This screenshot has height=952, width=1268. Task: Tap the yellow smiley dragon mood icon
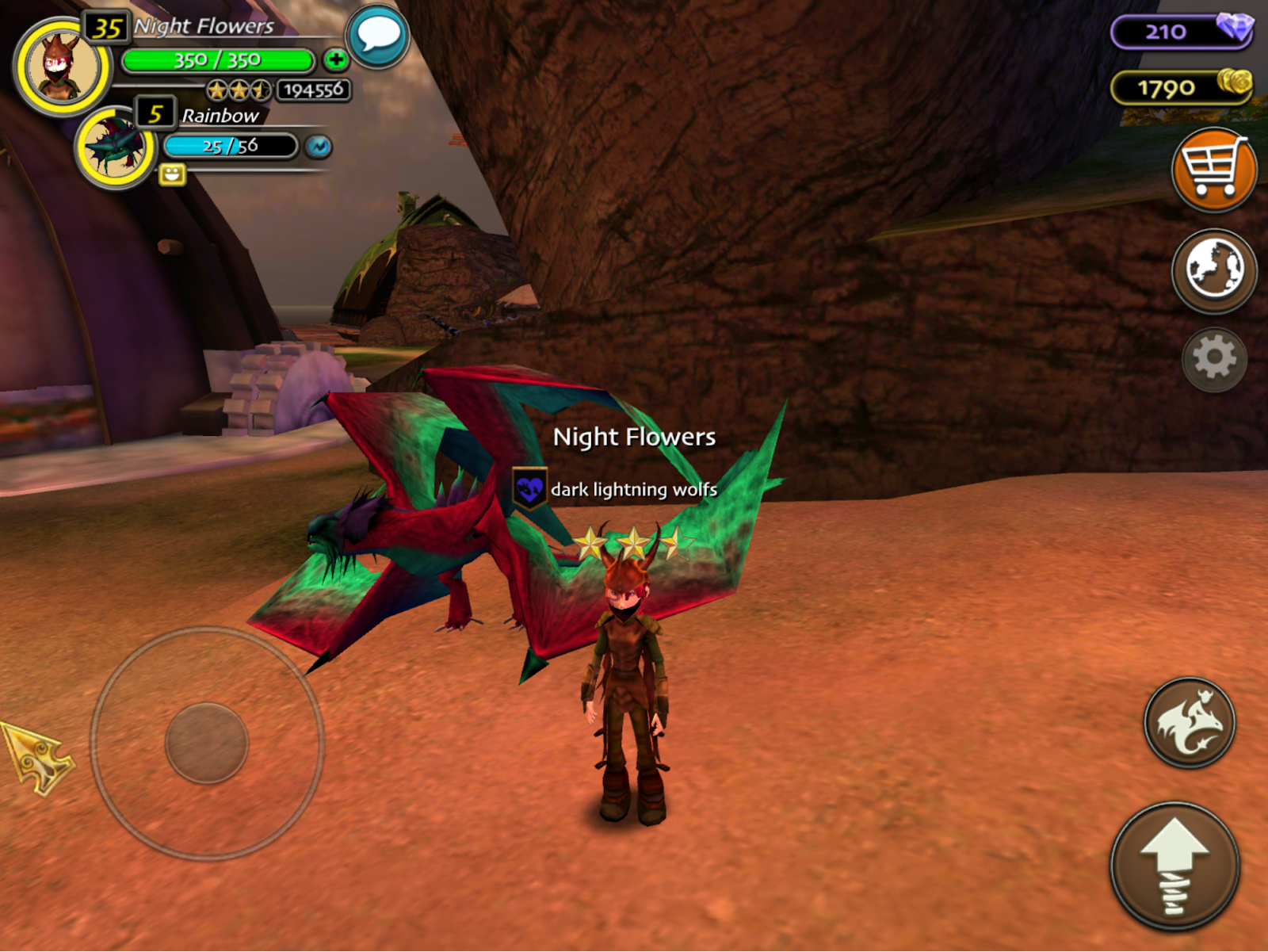pos(172,174)
